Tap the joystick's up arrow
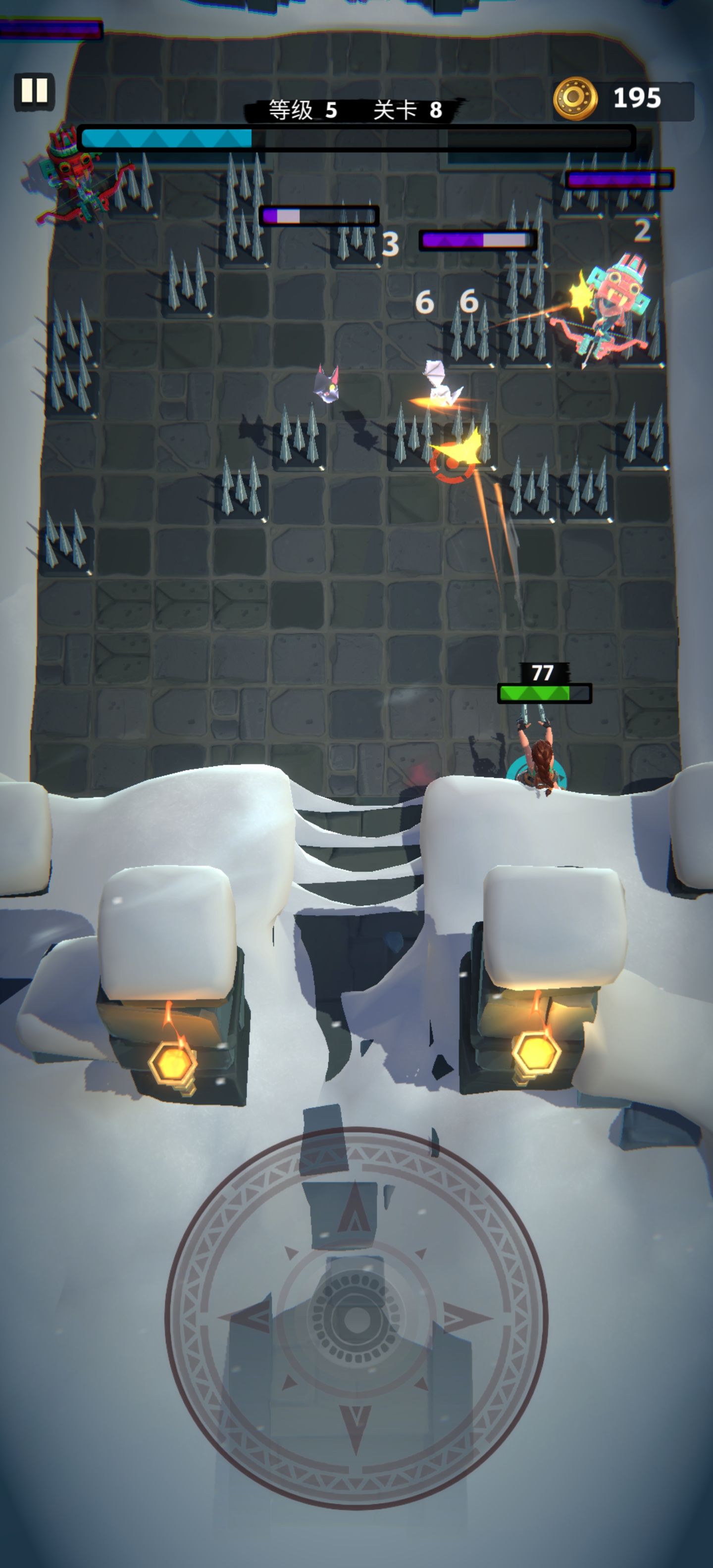This screenshot has width=713, height=1568. (356, 1211)
